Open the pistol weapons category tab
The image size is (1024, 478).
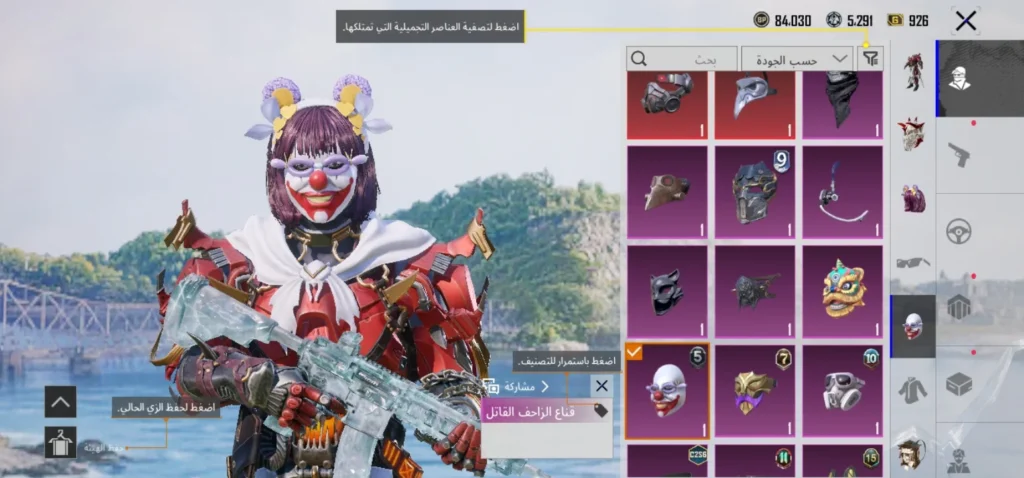(959, 156)
